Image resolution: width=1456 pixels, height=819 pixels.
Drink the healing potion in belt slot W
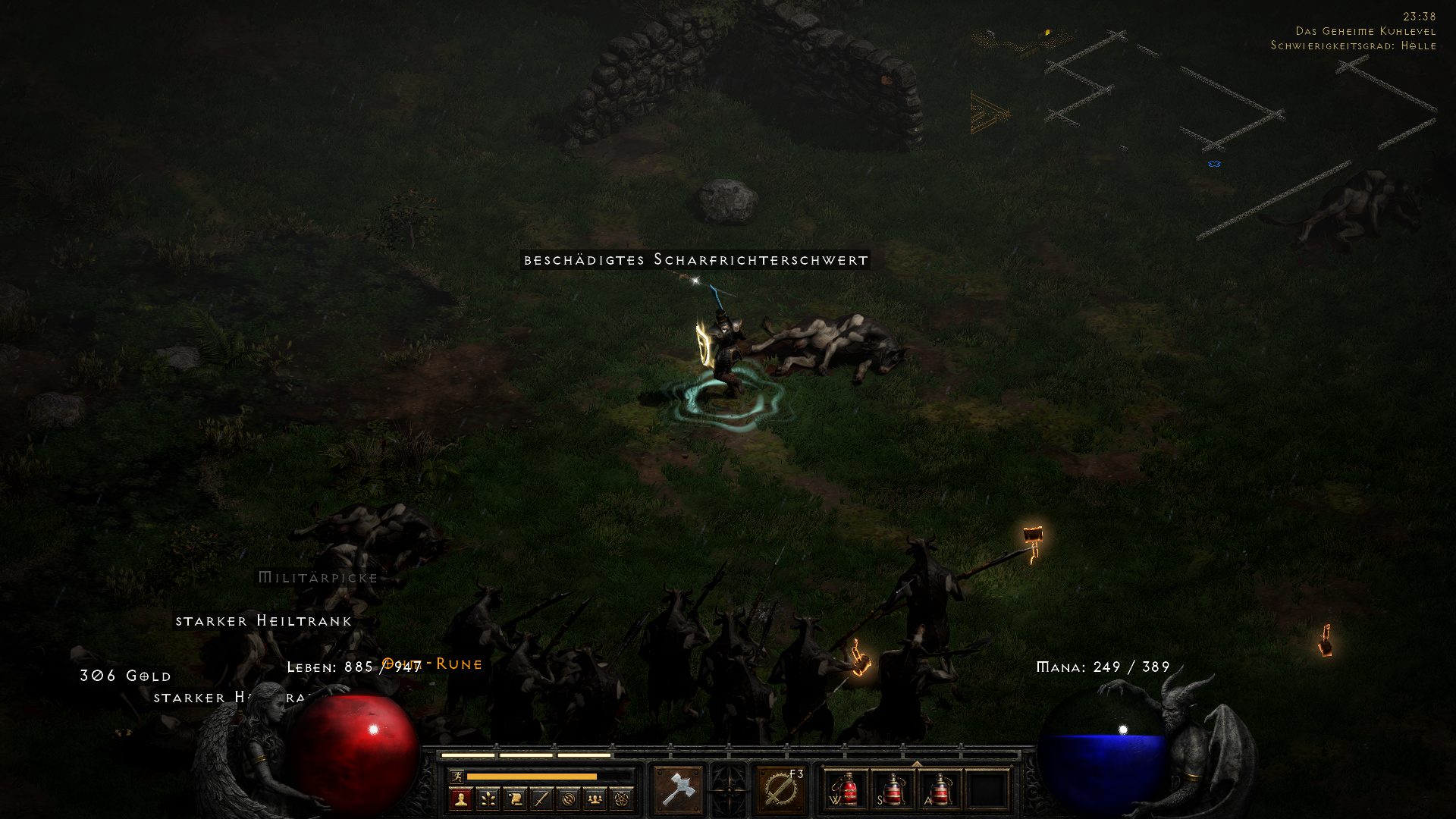pos(848,790)
